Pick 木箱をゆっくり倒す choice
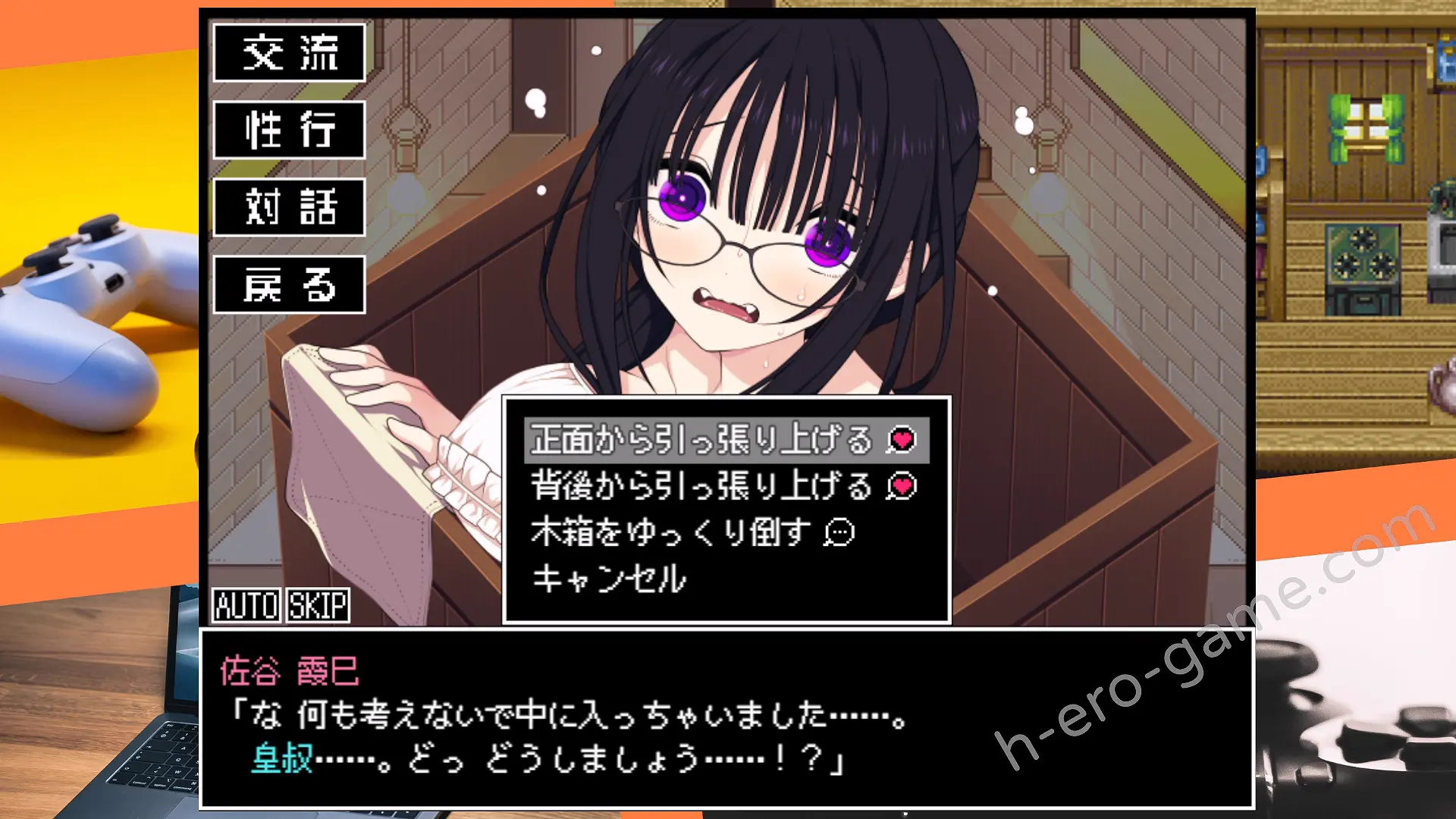This screenshot has width=1456, height=819. point(692,532)
